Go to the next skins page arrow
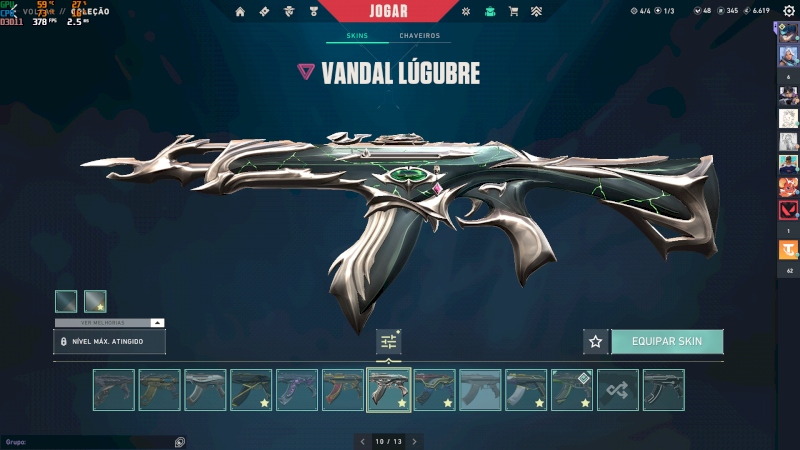Screen dimensions: 800x450 (x=414, y=441)
